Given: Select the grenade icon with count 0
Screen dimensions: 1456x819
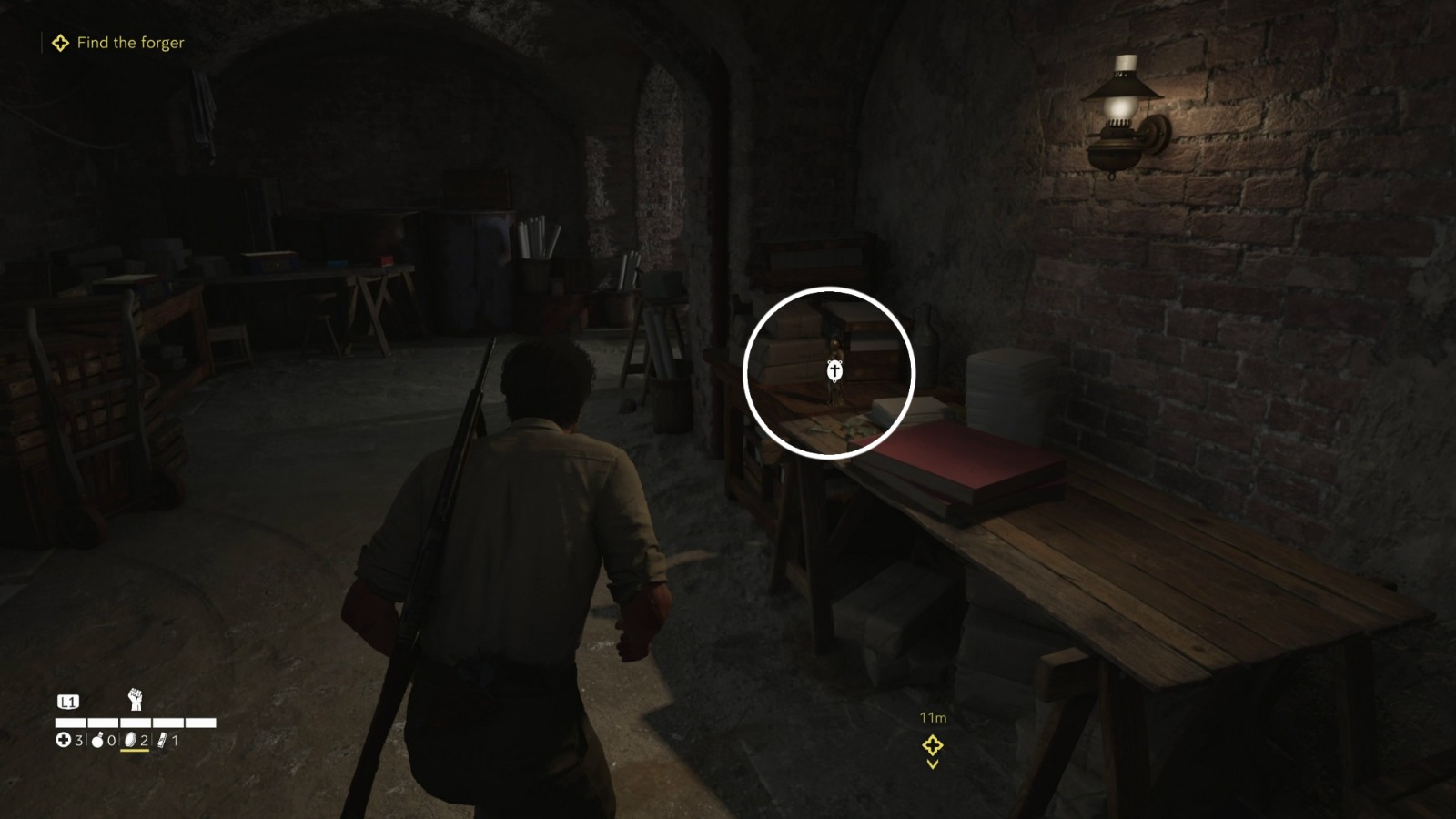Looking at the screenshot, I should (x=97, y=740).
